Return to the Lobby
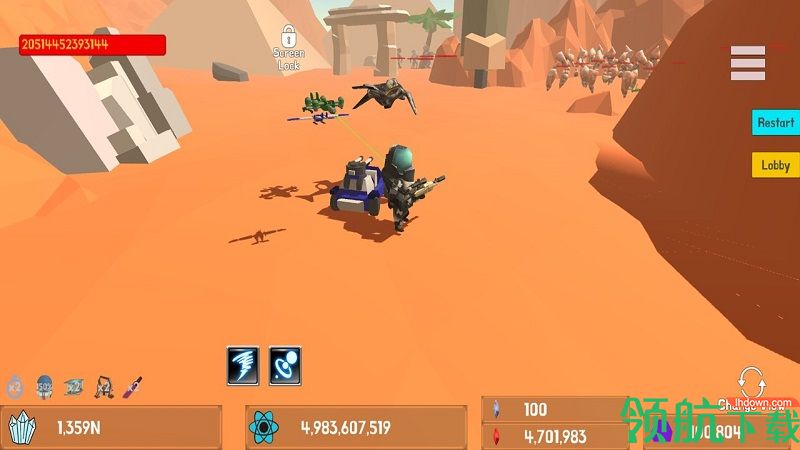The image size is (800, 450). click(775, 165)
